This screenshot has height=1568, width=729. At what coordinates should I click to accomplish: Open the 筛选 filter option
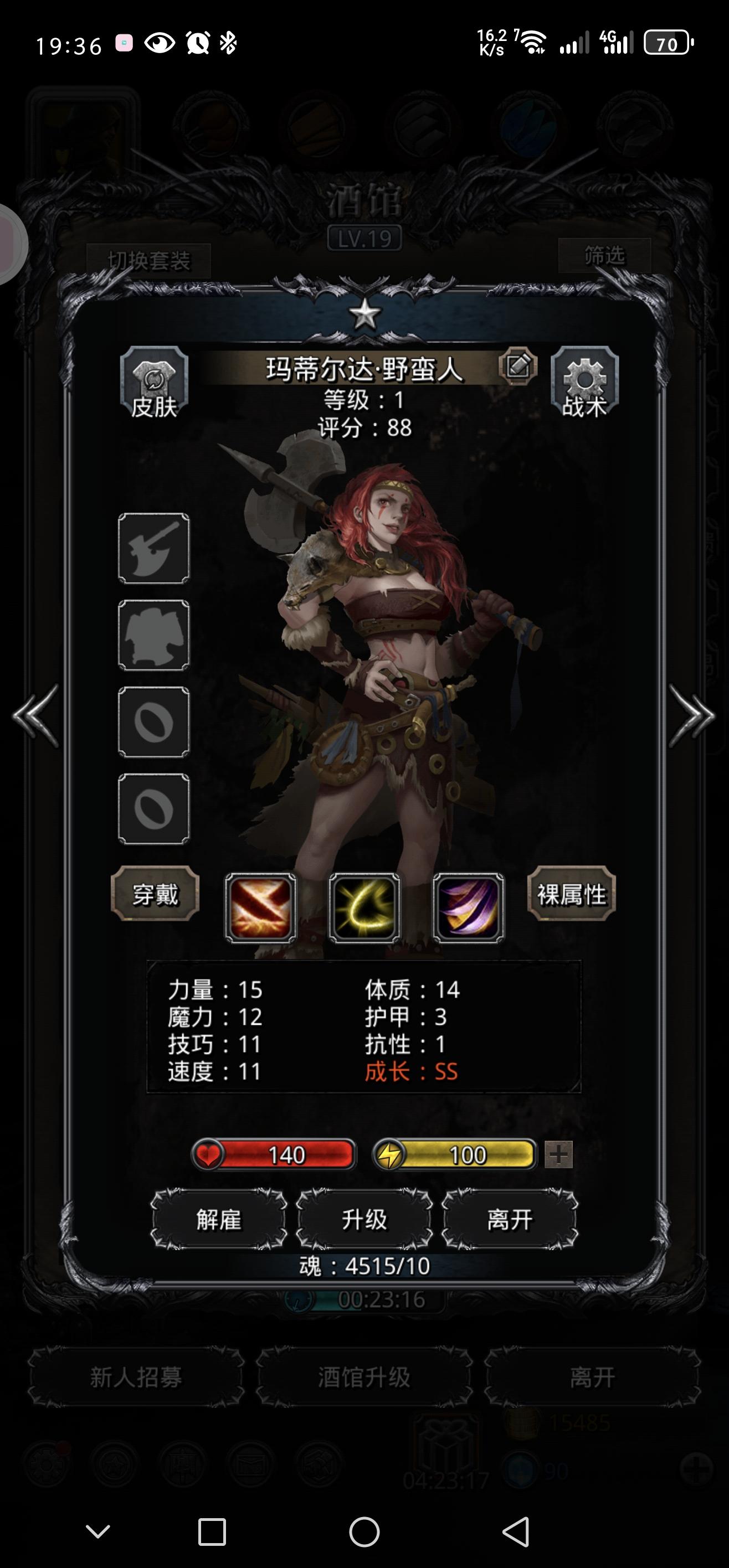point(605,257)
